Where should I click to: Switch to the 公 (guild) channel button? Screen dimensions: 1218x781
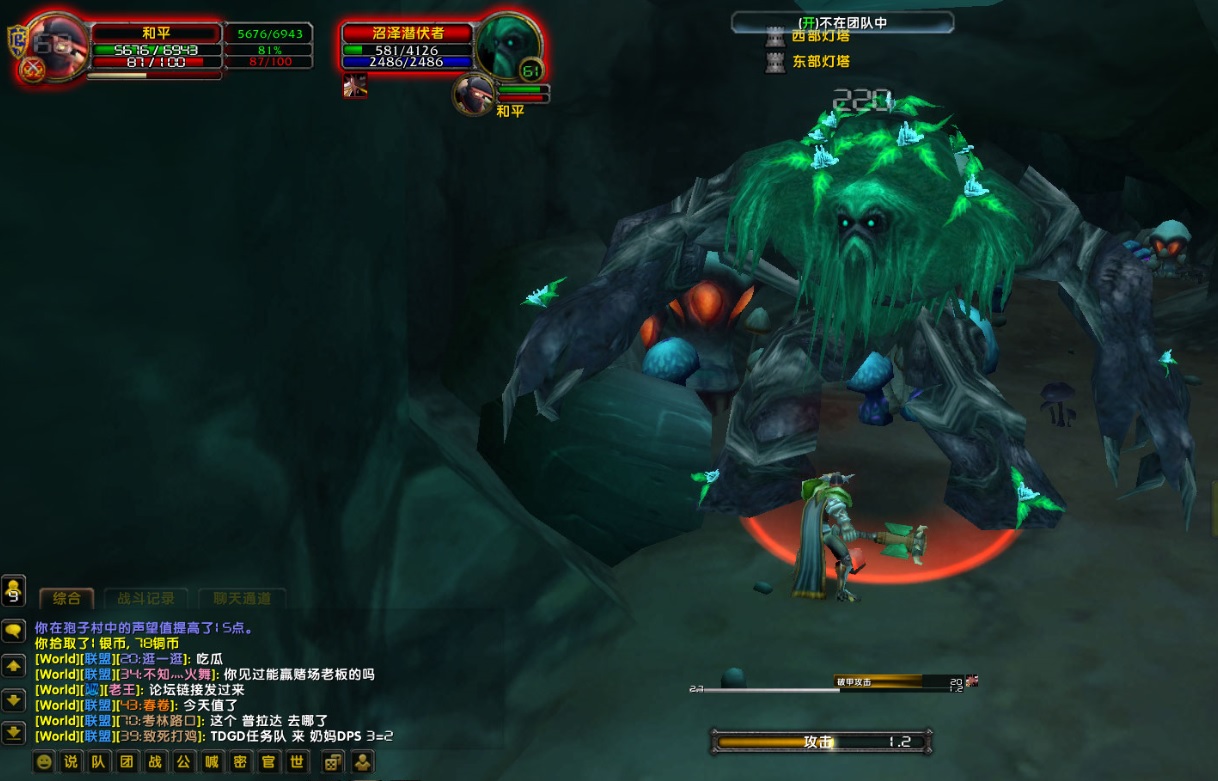pos(184,762)
